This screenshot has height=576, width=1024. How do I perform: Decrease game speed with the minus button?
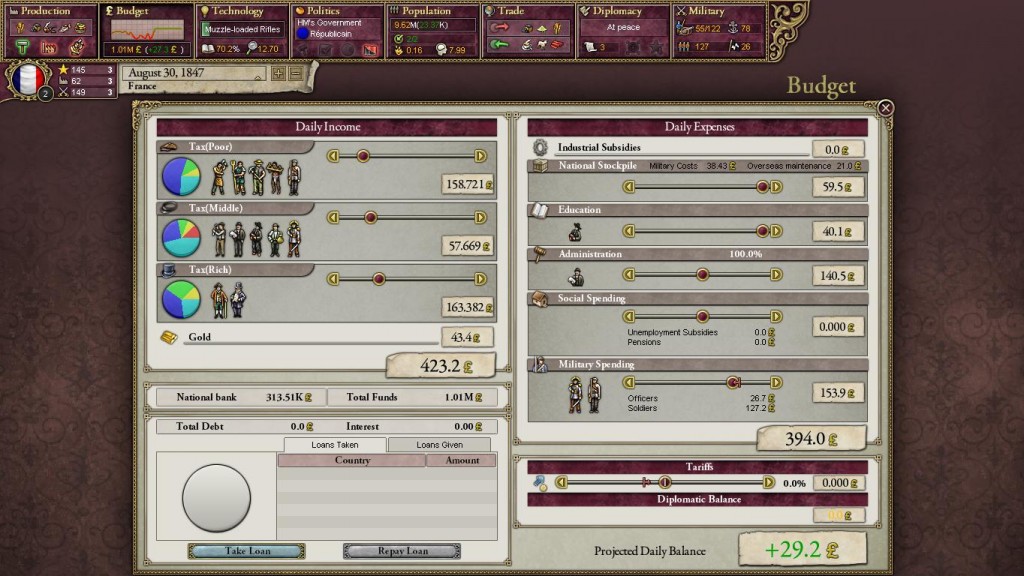pyautogui.click(x=296, y=73)
